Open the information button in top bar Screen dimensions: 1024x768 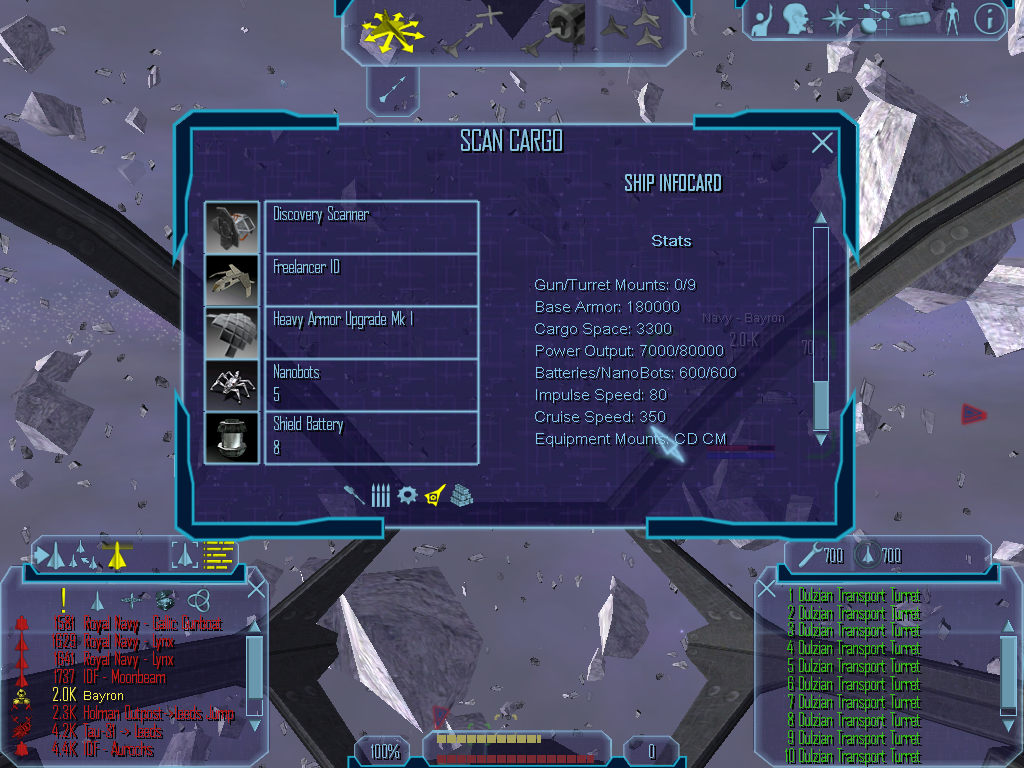[989, 19]
